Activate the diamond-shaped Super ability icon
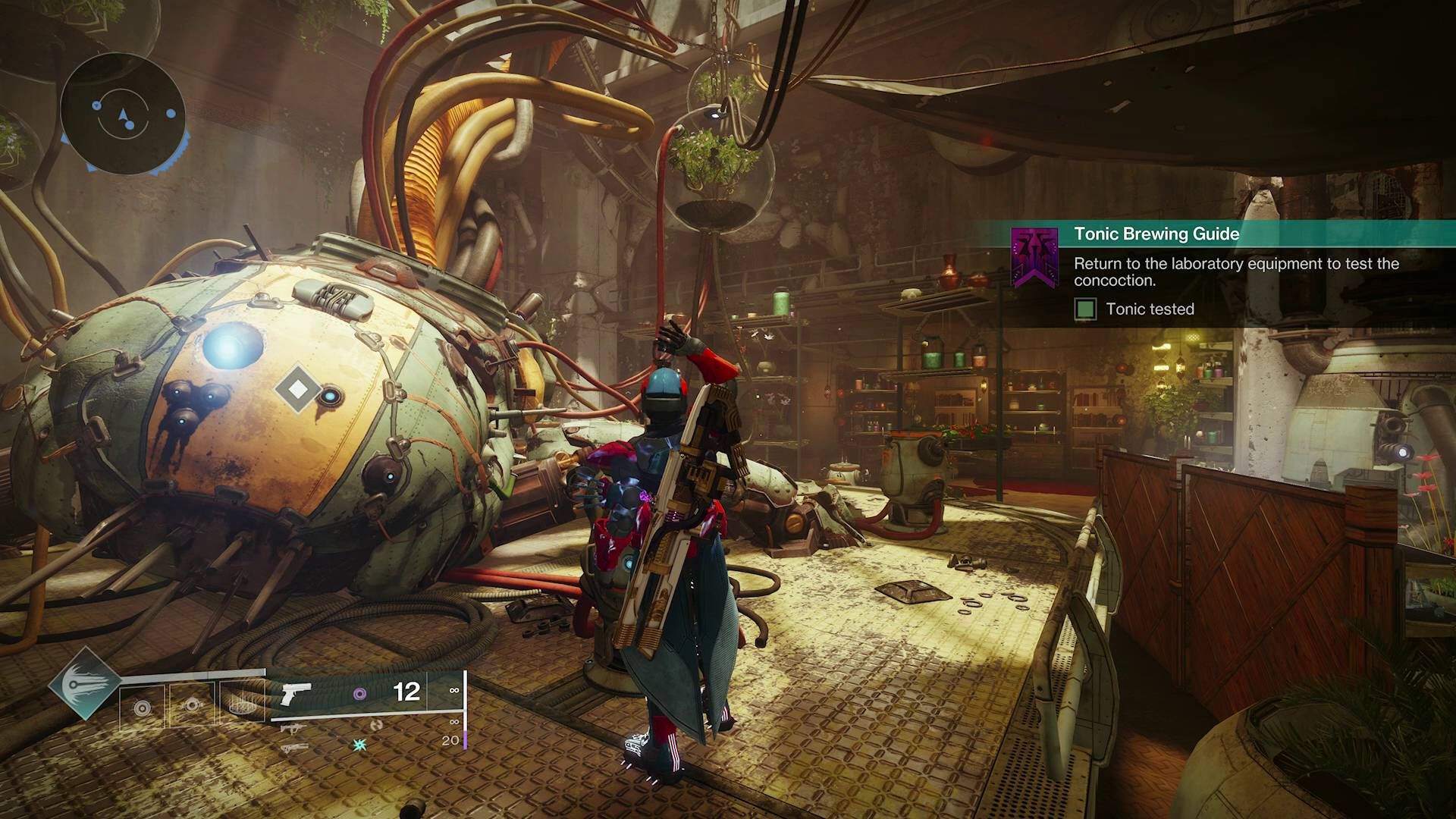Image resolution: width=1456 pixels, height=819 pixels. coord(85,683)
